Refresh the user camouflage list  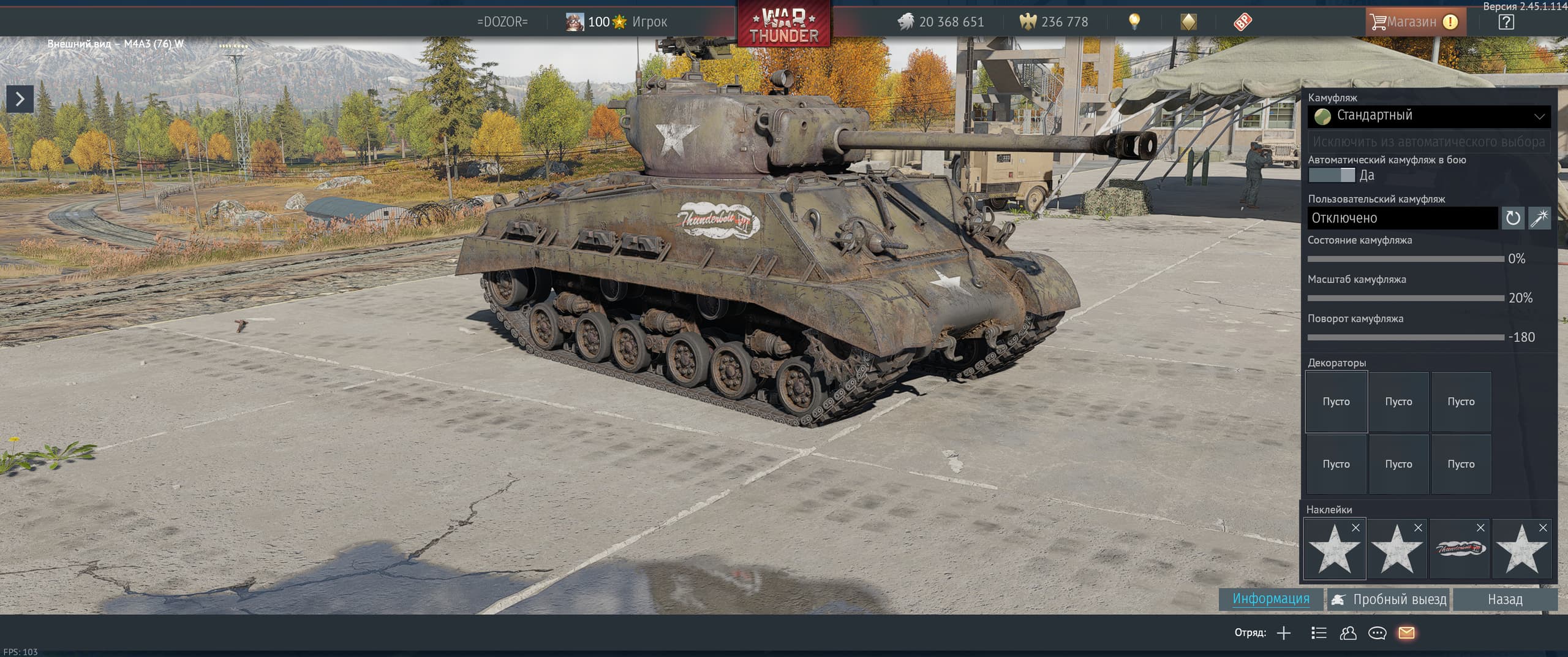[x=1512, y=218]
